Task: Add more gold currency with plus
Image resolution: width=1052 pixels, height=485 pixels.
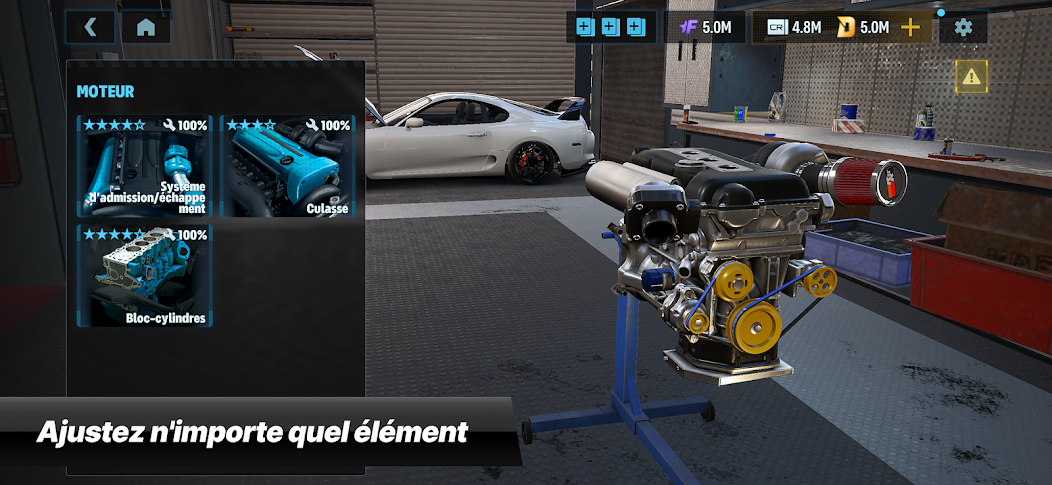Action: [x=910, y=27]
